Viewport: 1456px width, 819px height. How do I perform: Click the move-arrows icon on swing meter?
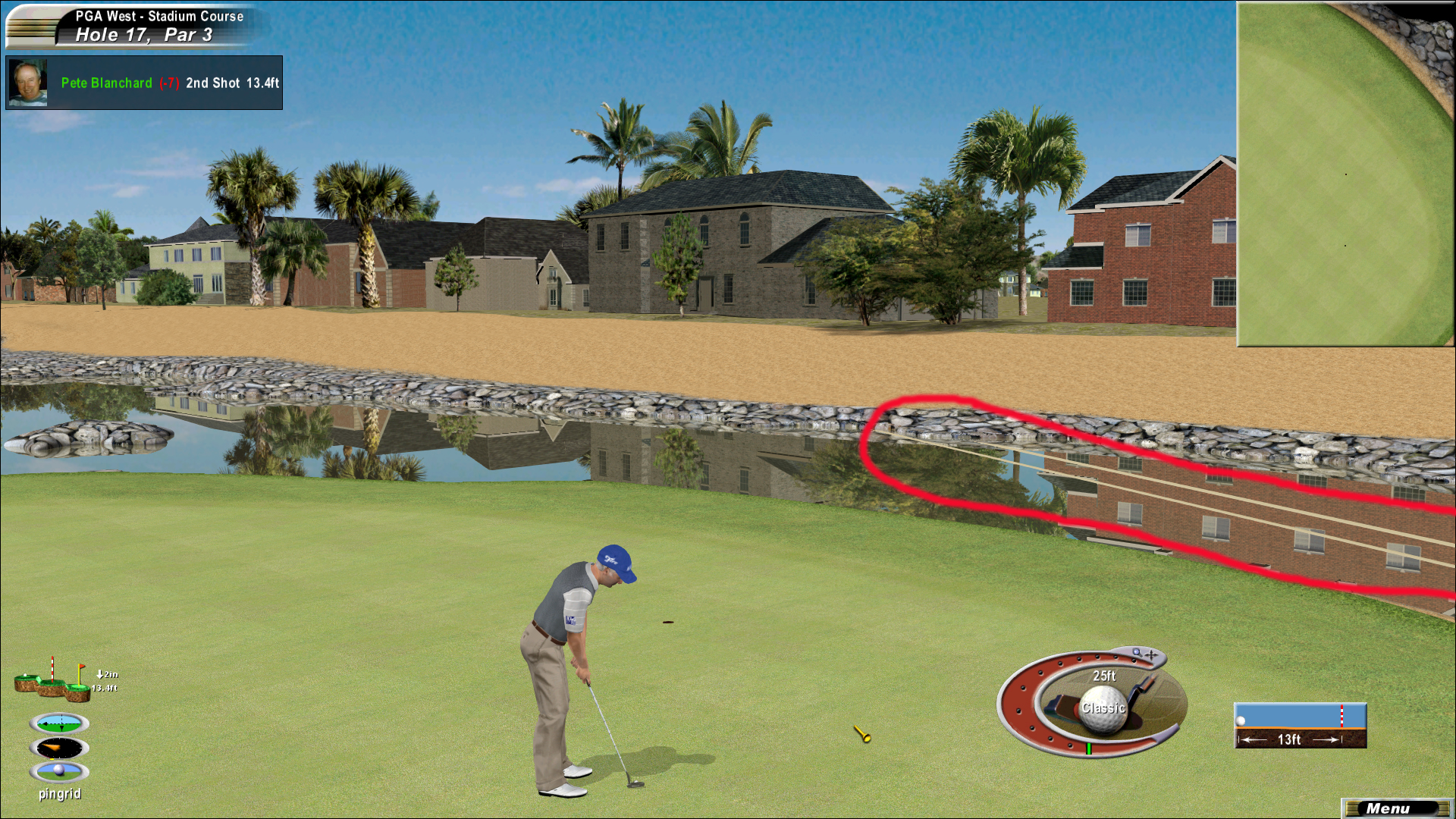click(x=1152, y=654)
